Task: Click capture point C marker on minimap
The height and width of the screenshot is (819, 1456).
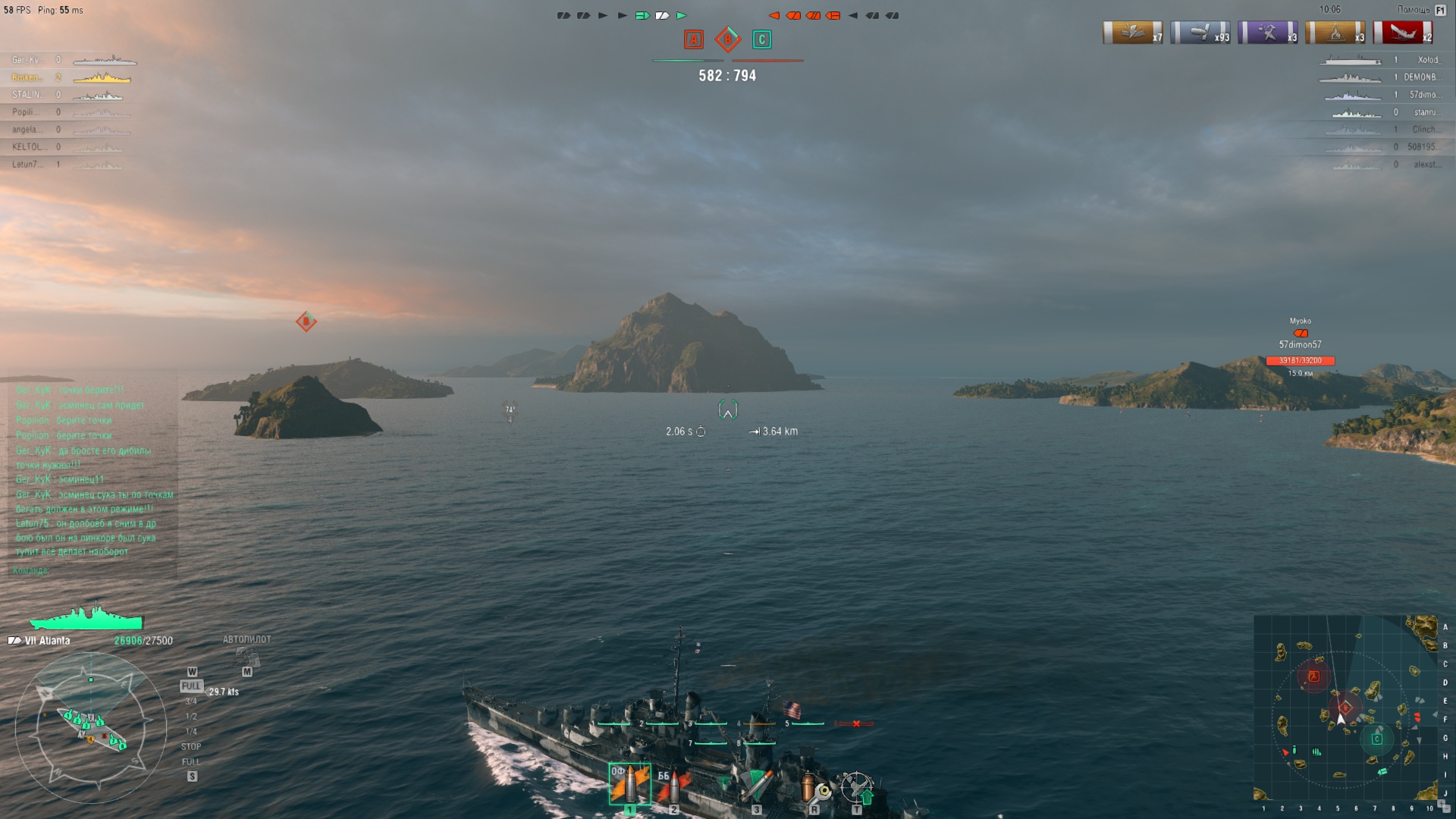Action: coord(1377,739)
